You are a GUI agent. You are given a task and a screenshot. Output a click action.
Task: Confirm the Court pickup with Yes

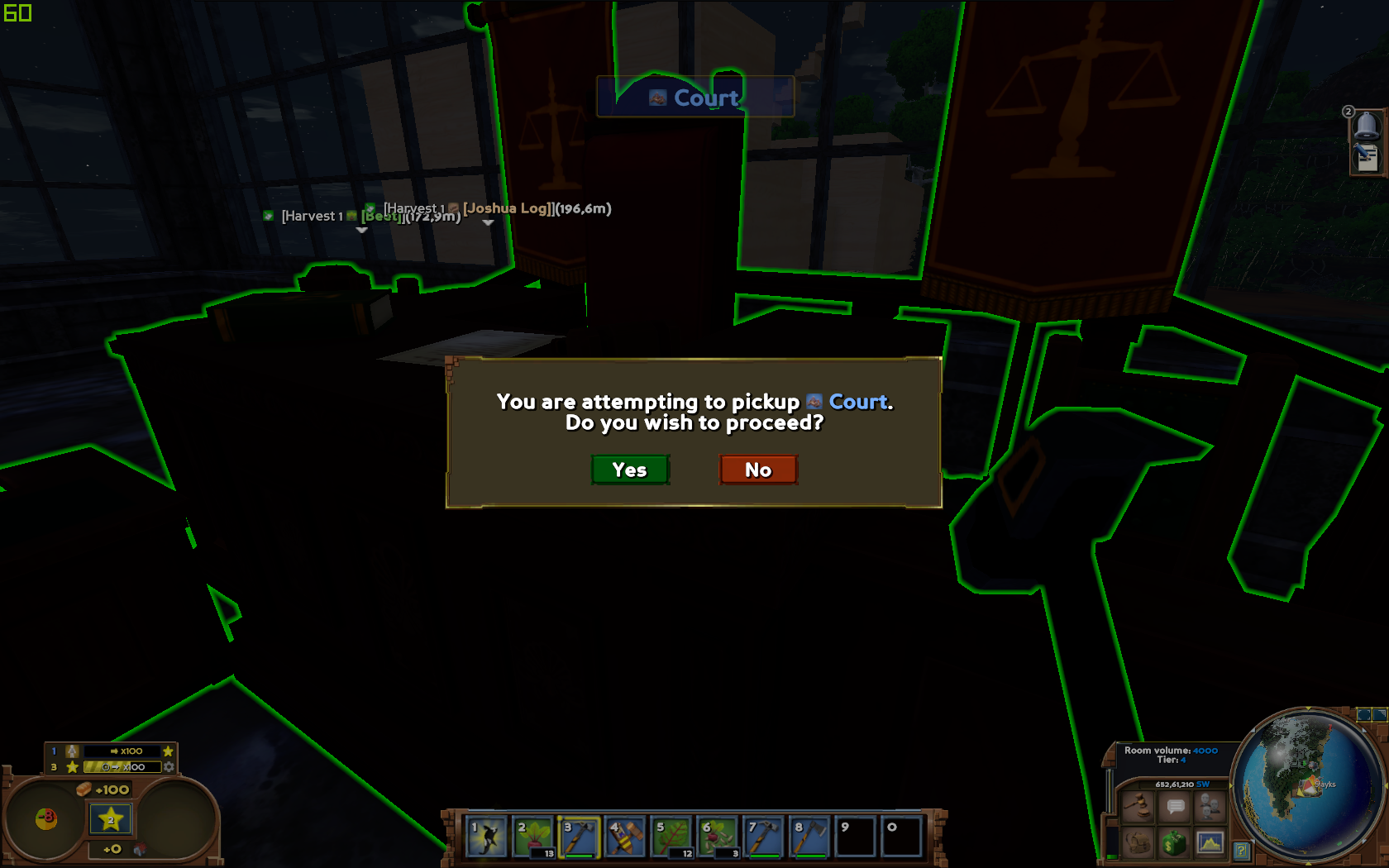tap(630, 470)
